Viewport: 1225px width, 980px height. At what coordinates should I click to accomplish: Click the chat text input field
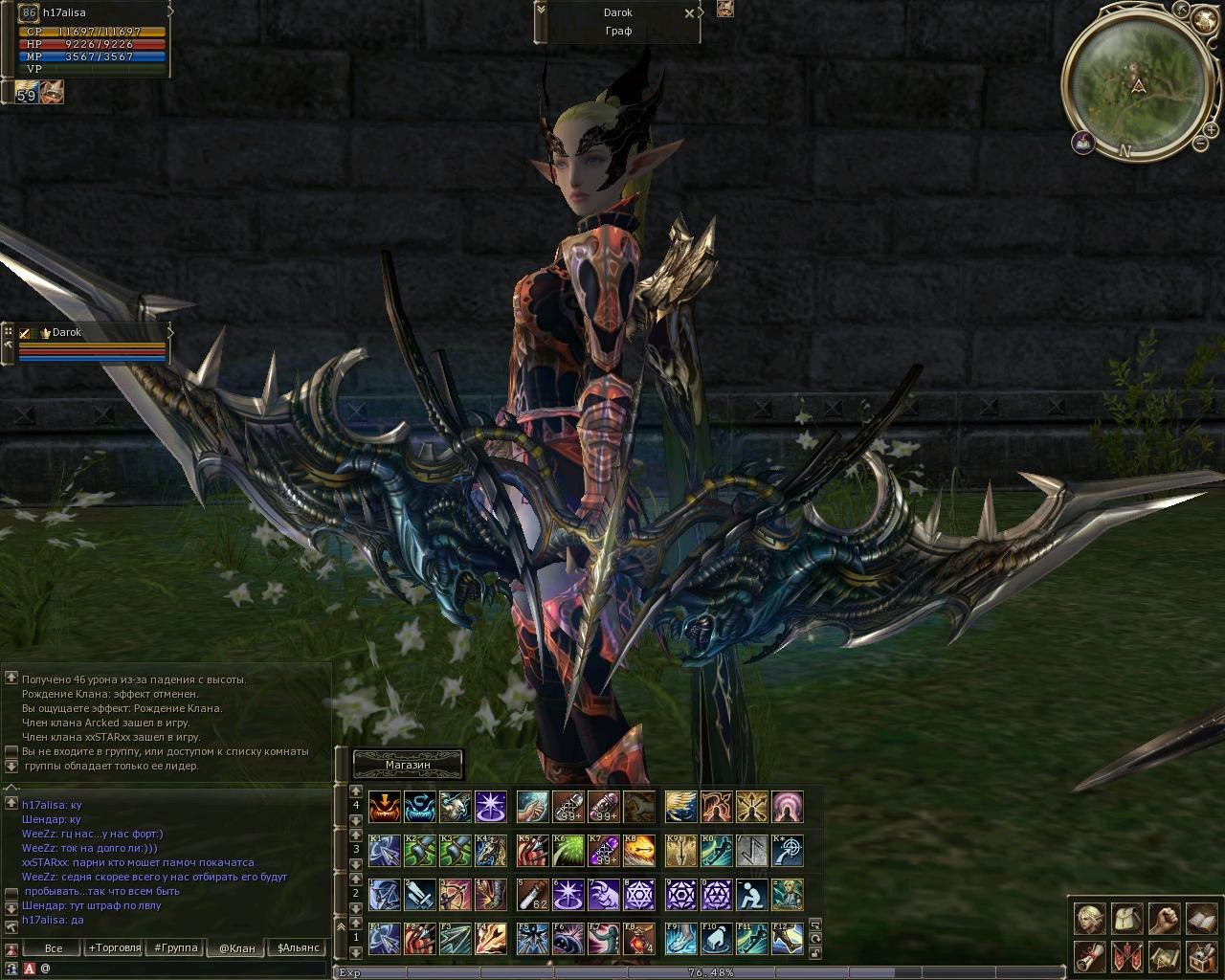click(182, 969)
